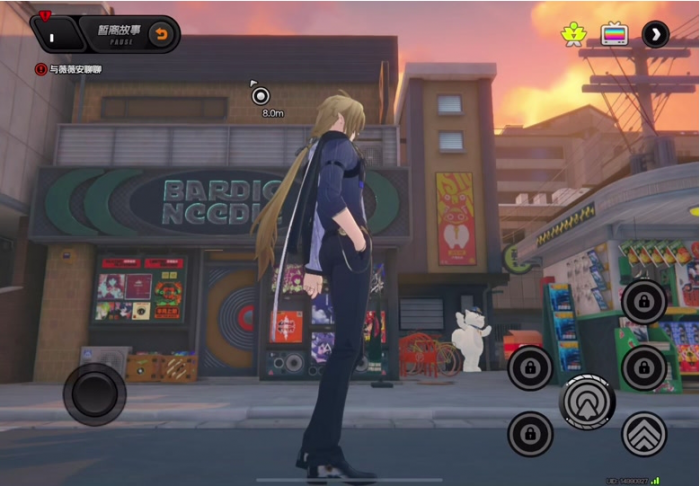This screenshot has height=486, width=700.
Task: Open the rainbow TV icon
Action: [x=614, y=34]
